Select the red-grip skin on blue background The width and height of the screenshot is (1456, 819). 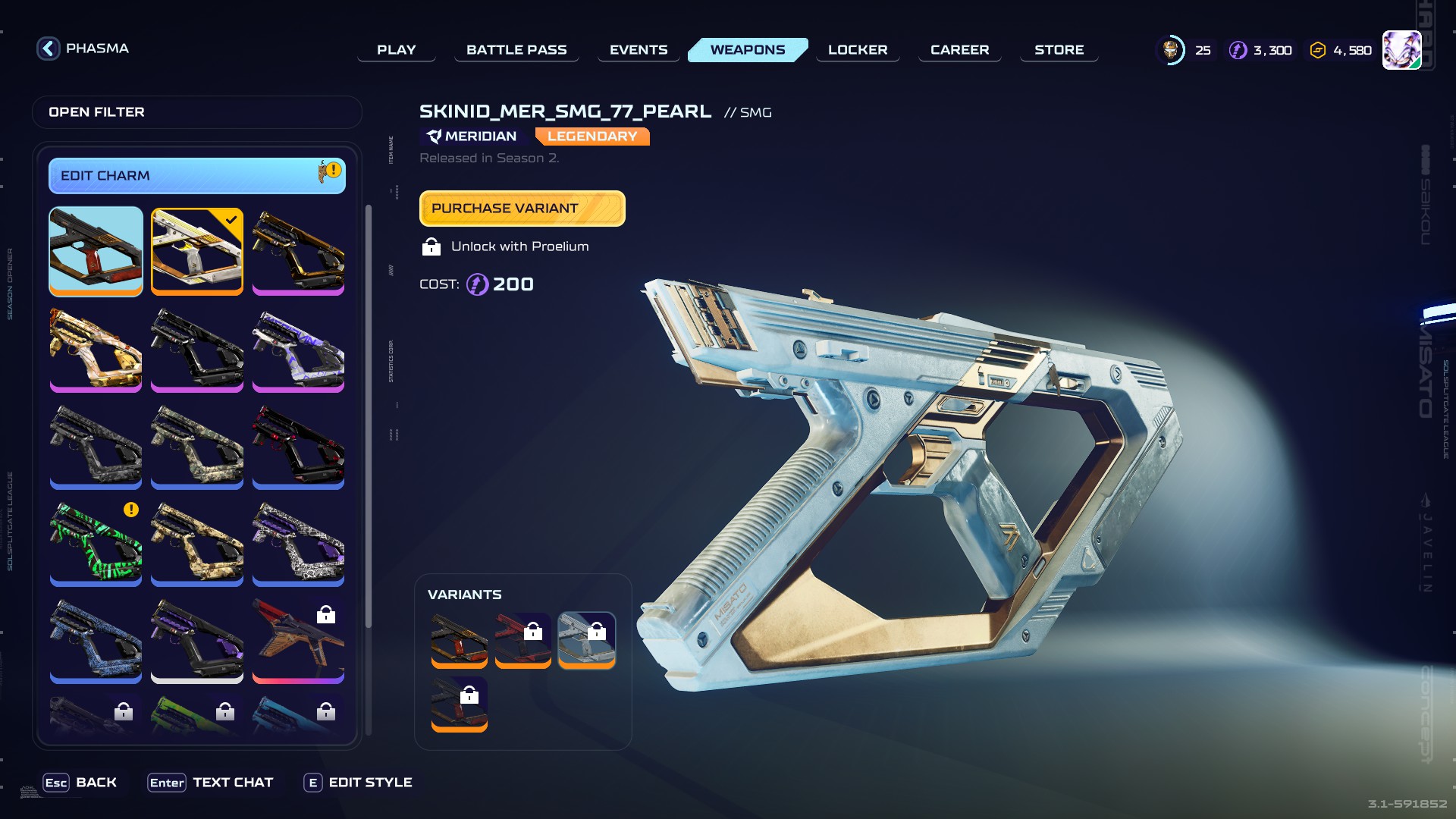pos(96,250)
